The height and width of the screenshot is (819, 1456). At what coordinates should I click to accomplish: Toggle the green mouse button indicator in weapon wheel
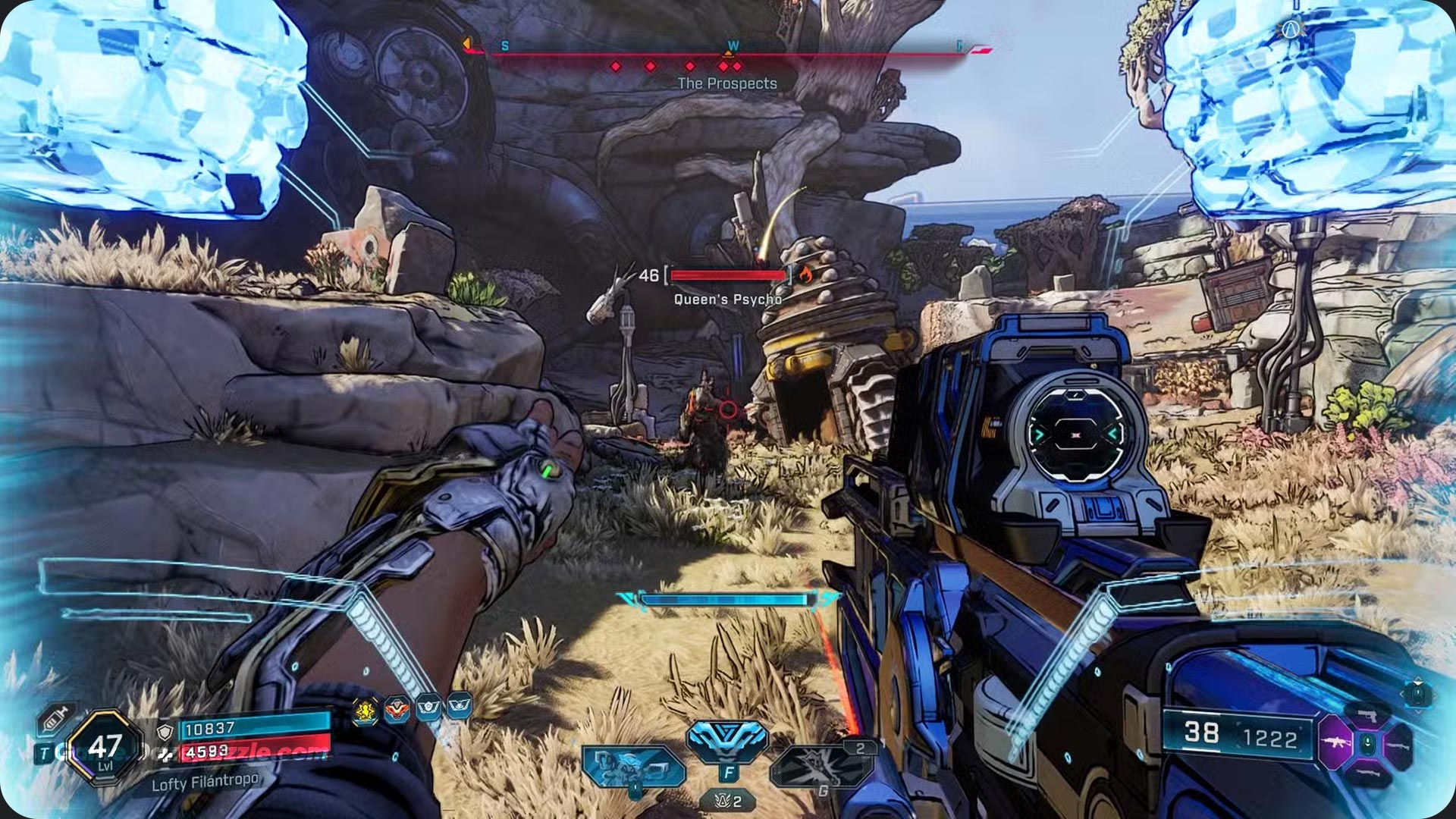(x=1367, y=743)
